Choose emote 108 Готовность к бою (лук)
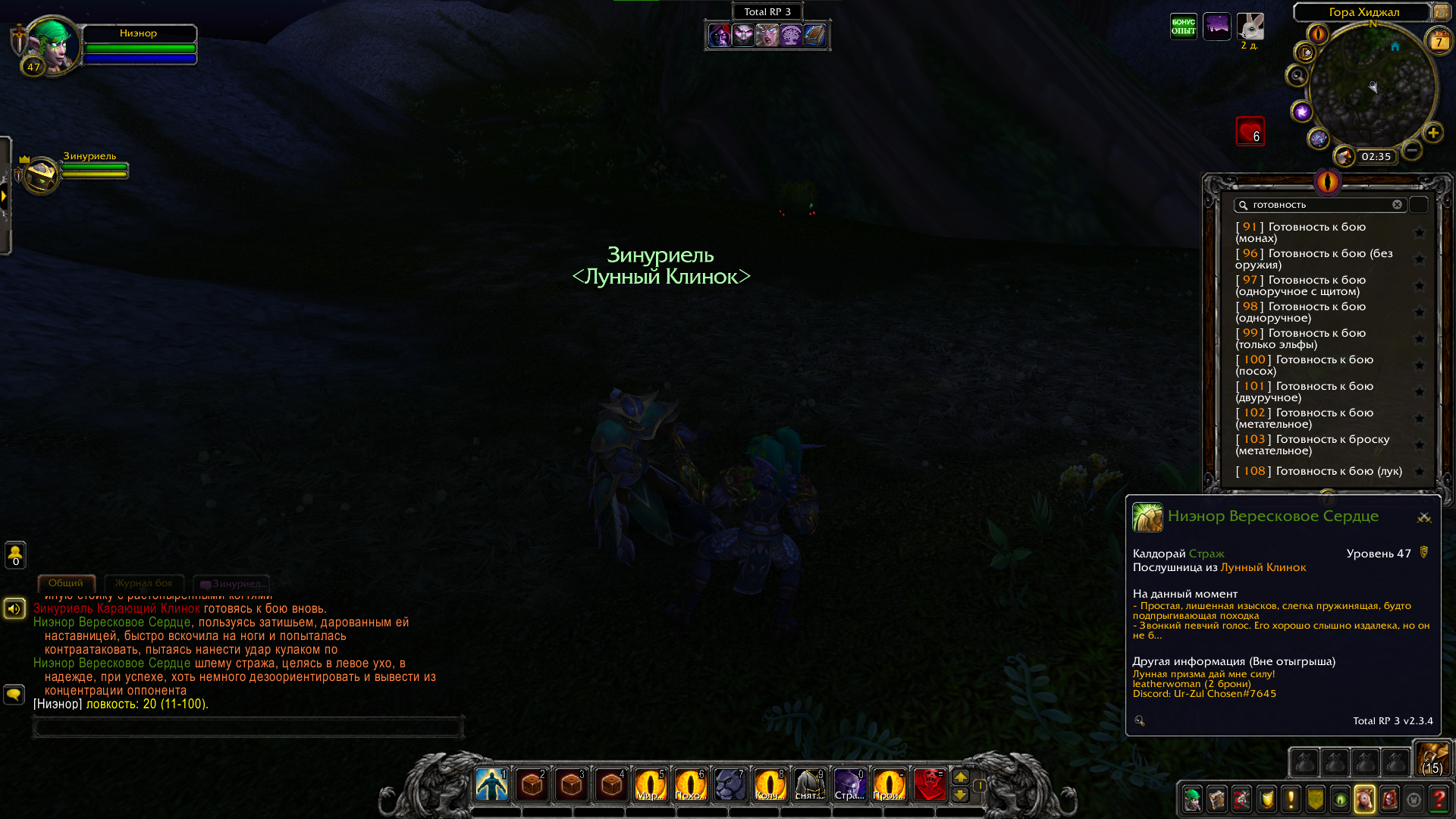 tap(1319, 471)
